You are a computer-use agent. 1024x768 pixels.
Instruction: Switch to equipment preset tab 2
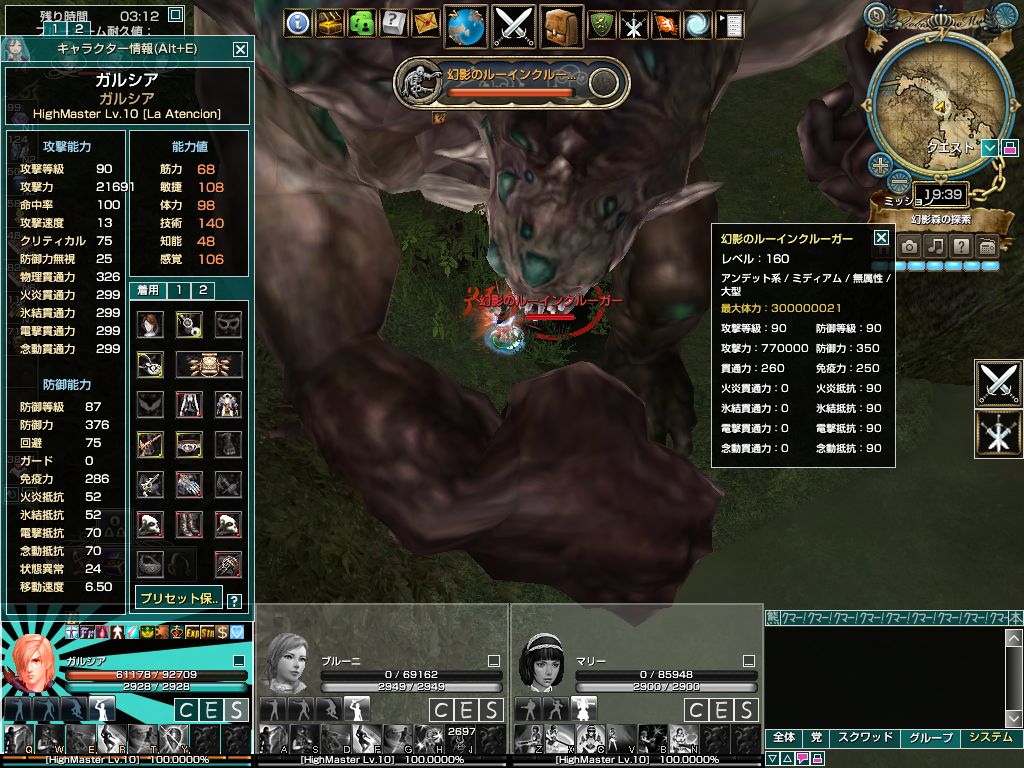[202, 290]
